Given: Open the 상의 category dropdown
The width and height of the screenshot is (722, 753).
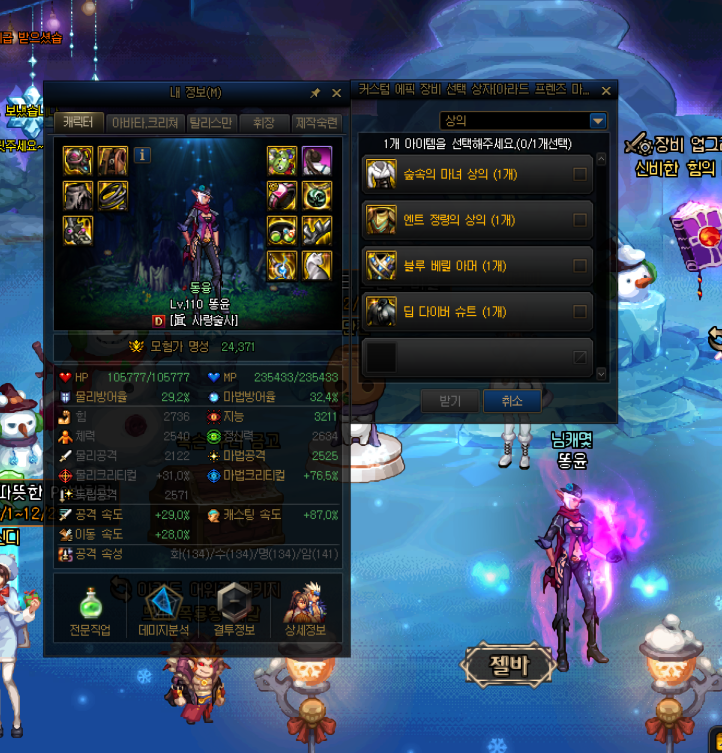Looking at the screenshot, I should [598, 121].
